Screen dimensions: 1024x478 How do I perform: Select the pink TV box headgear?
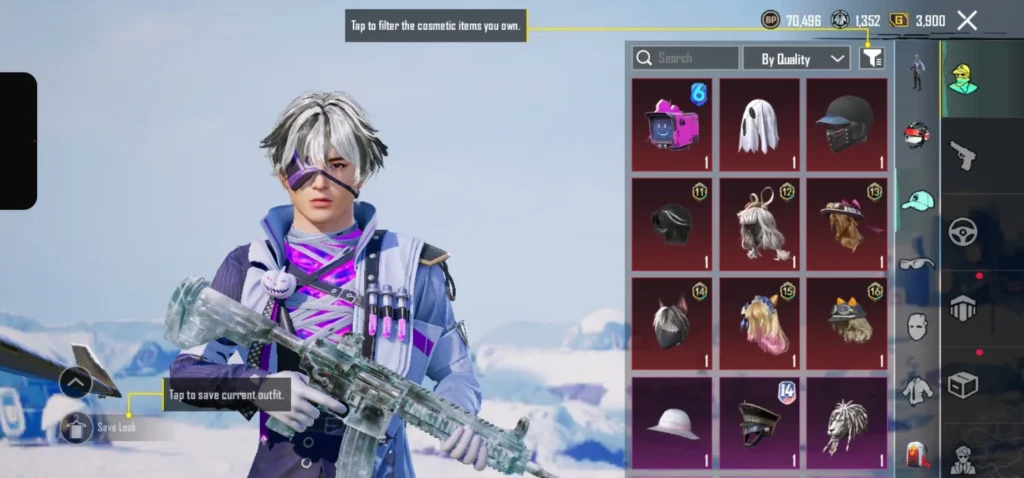pyautogui.click(x=672, y=125)
